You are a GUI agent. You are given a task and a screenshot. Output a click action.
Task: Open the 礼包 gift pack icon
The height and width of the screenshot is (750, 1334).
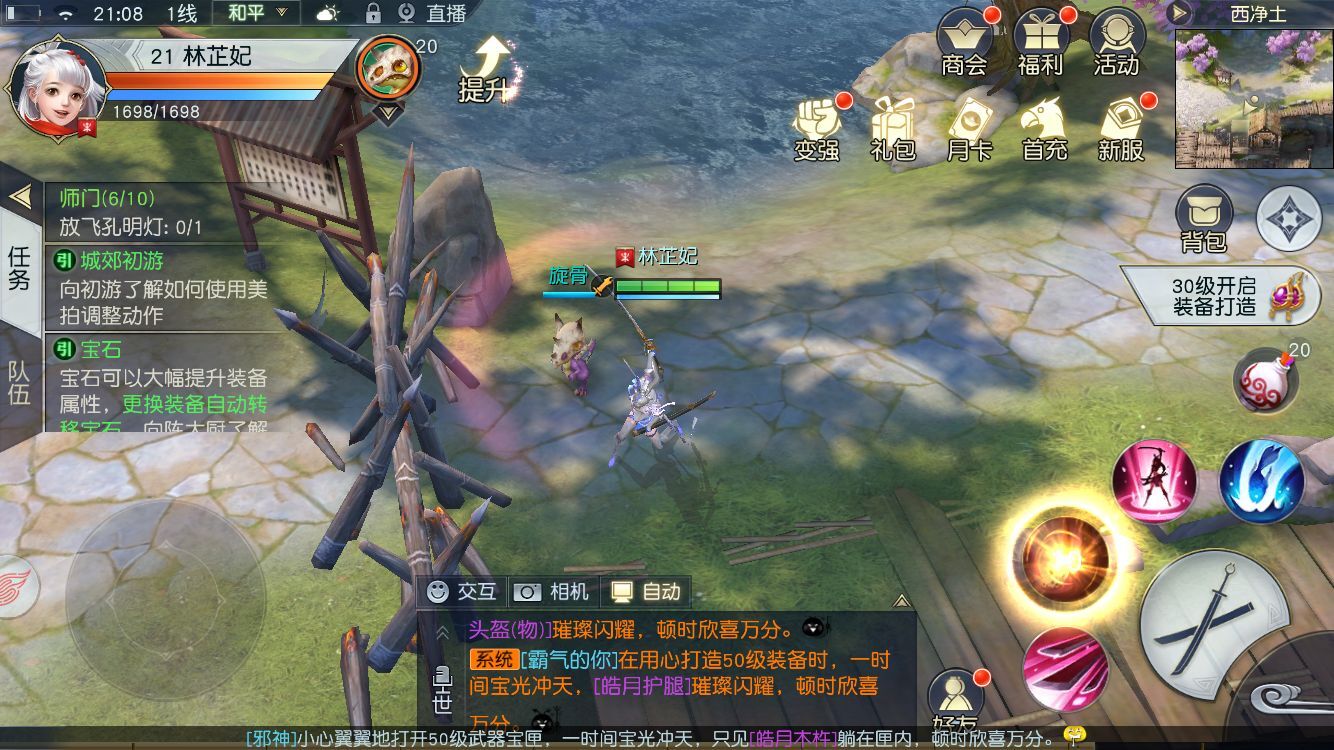tap(893, 128)
